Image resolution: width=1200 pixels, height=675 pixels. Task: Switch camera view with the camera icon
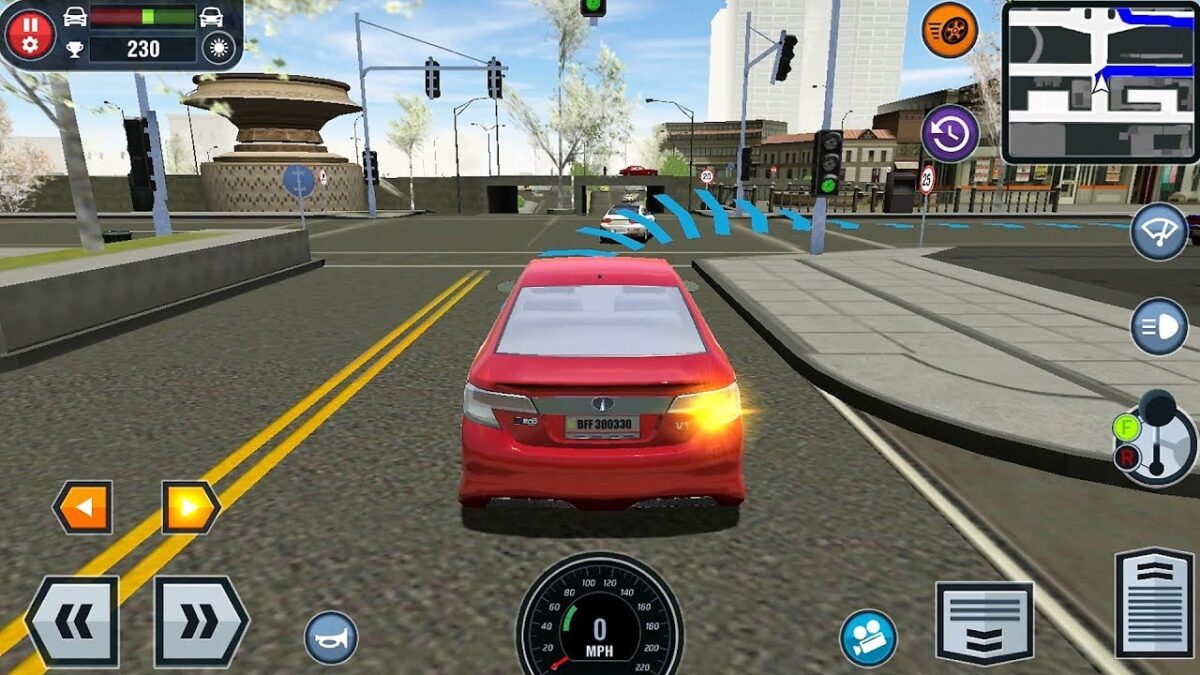click(x=868, y=638)
